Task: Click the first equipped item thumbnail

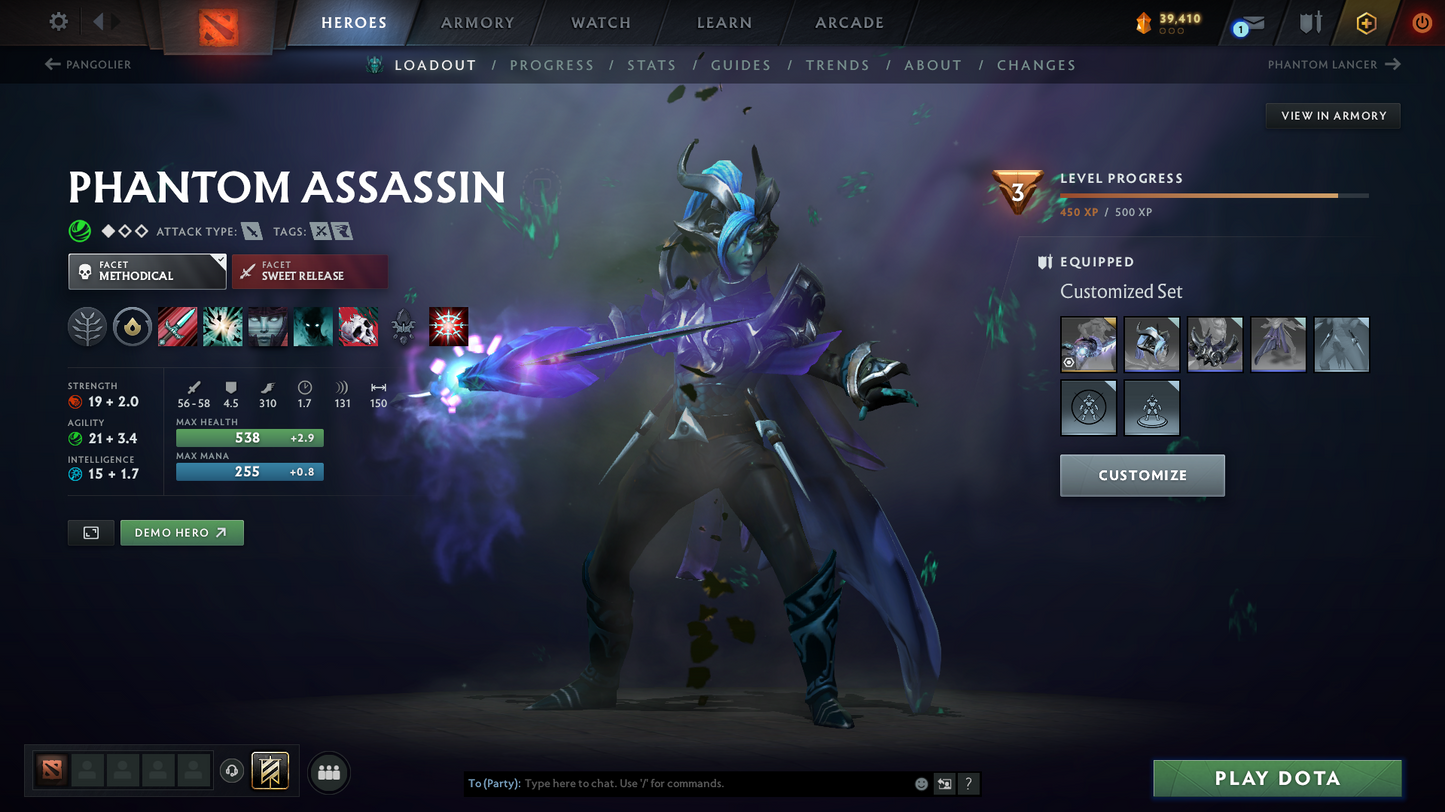Action: click(x=1088, y=344)
